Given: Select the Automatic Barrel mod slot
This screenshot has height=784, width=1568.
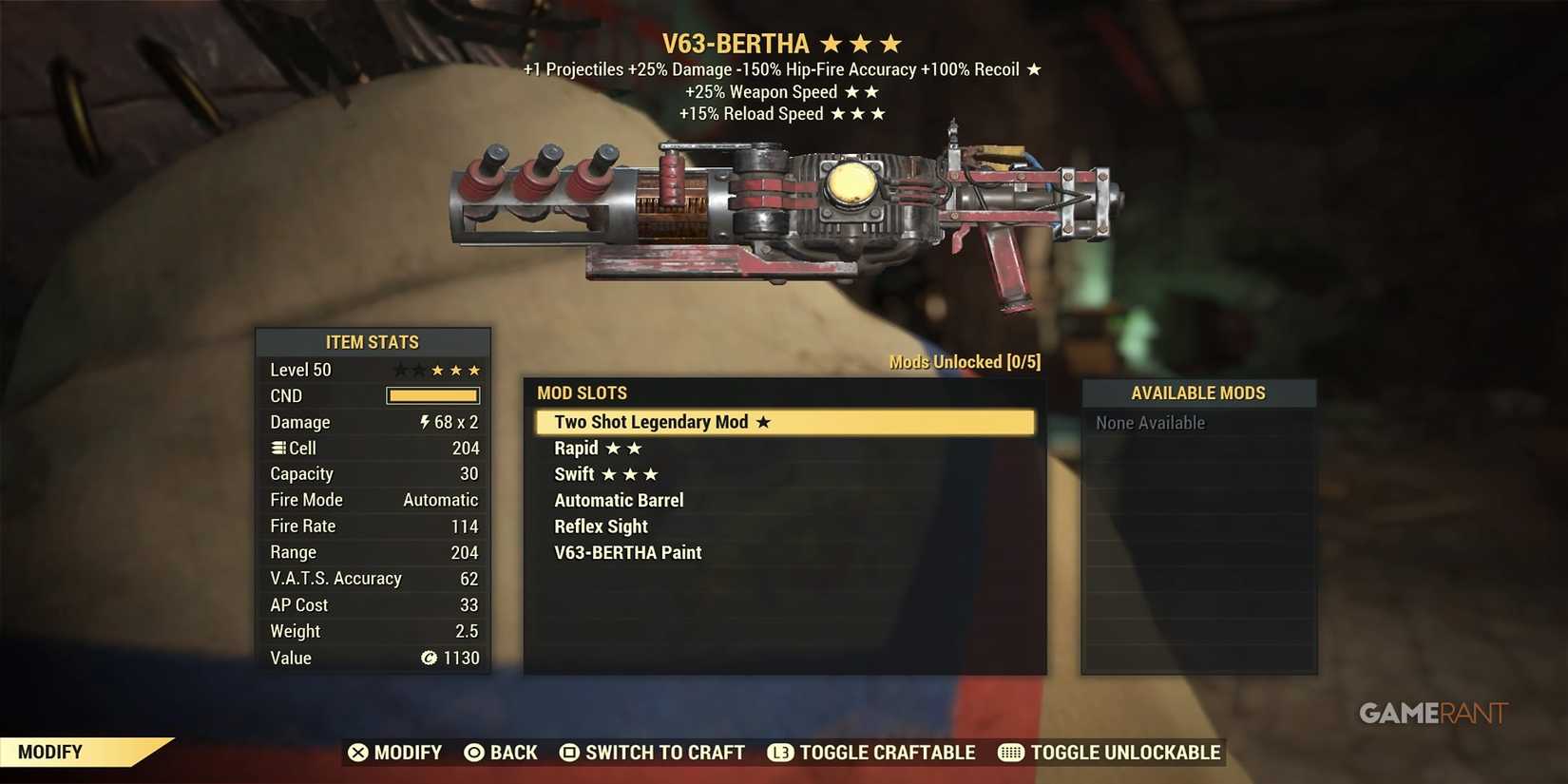Looking at the screenshot, I should [x=619, y=499].
